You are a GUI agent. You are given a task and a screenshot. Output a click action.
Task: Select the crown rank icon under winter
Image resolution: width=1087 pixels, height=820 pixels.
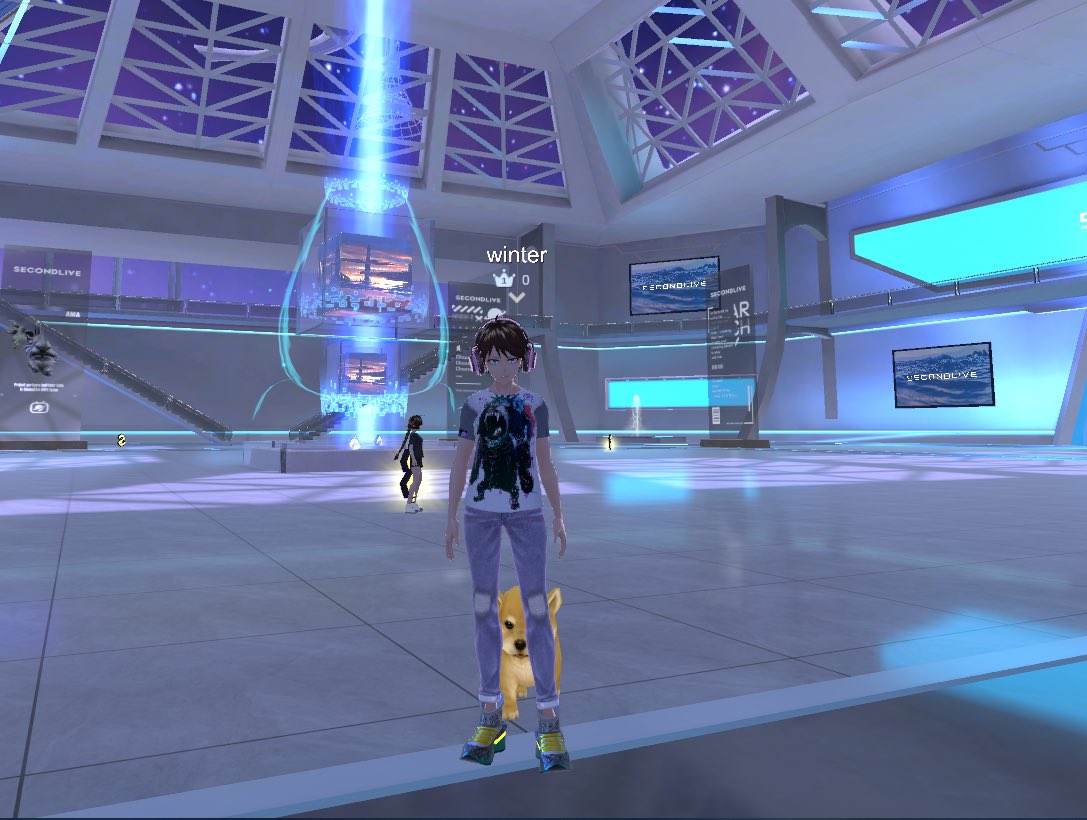click(x=502, y=279)
